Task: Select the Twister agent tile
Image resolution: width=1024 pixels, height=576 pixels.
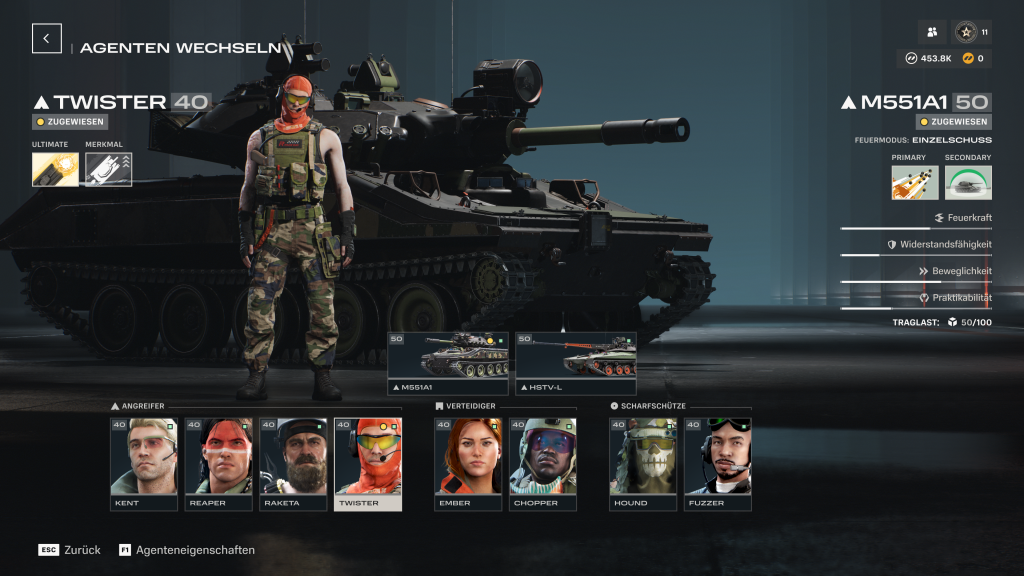Action: (x=368, y=464)
